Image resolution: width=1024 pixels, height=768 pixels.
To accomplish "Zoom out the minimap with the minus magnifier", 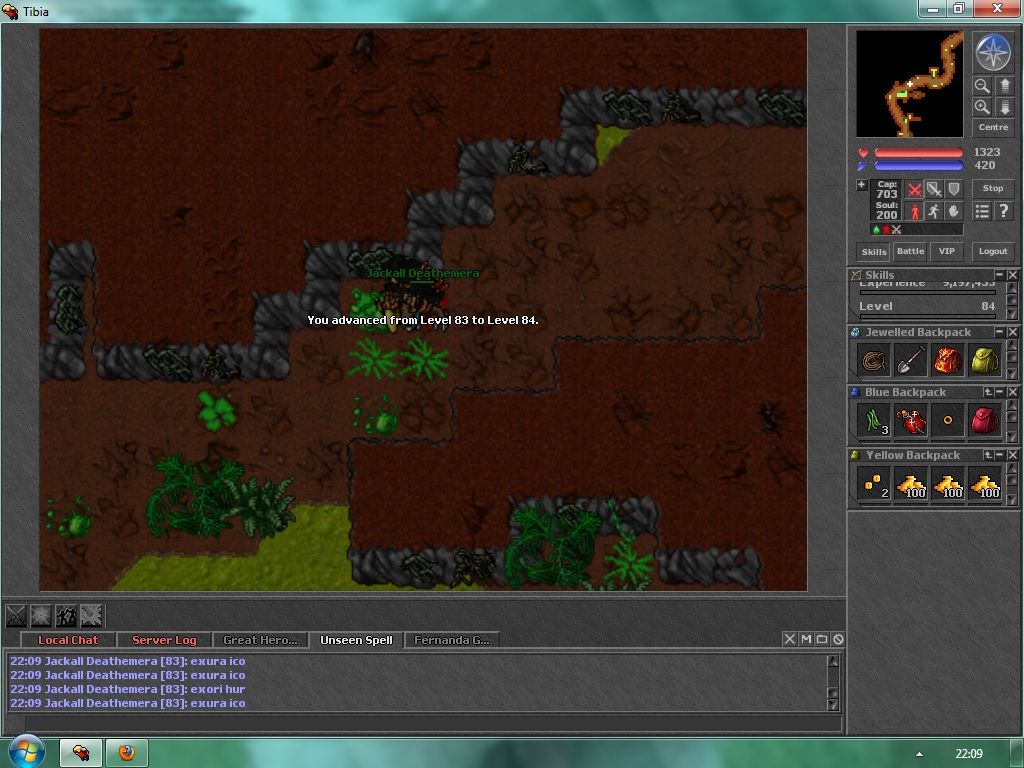I will tap(982, 87).
